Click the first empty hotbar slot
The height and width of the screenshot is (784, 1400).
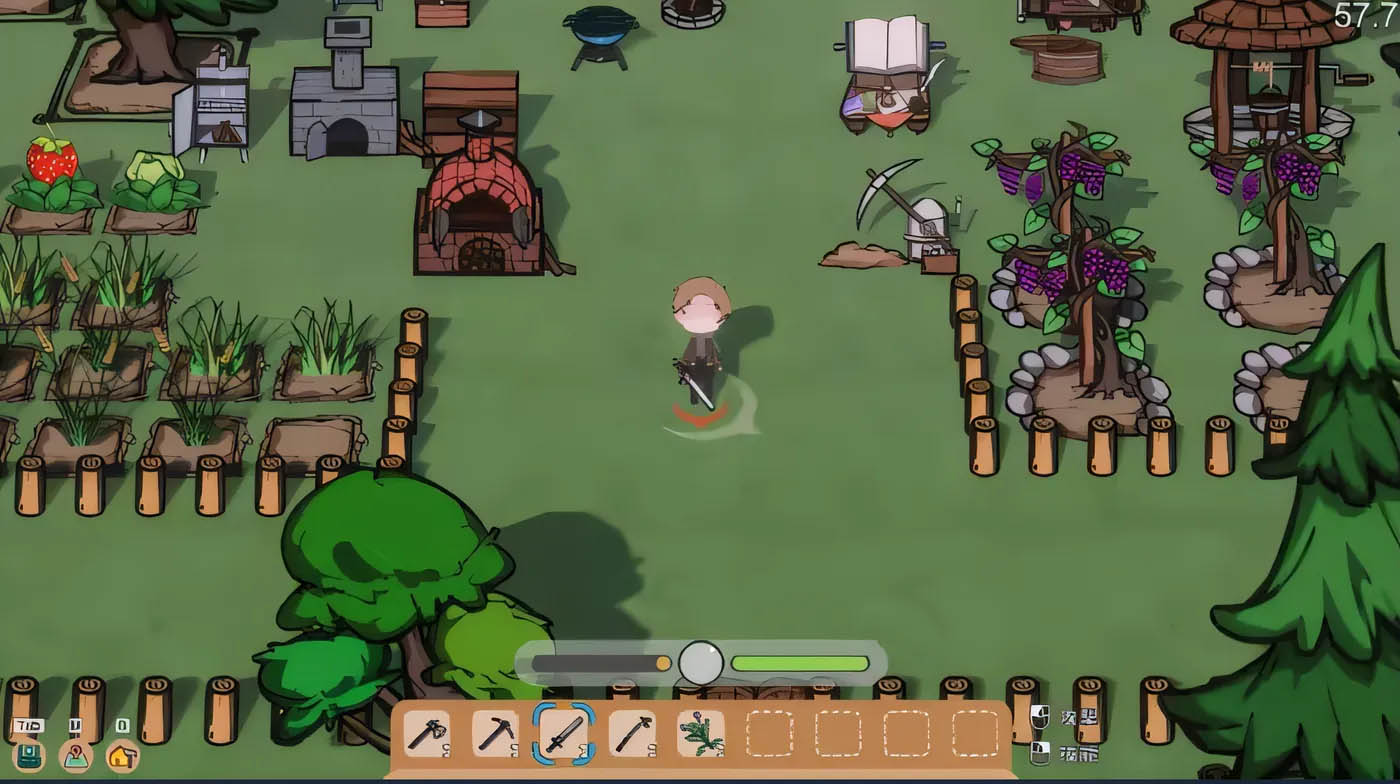770,735
